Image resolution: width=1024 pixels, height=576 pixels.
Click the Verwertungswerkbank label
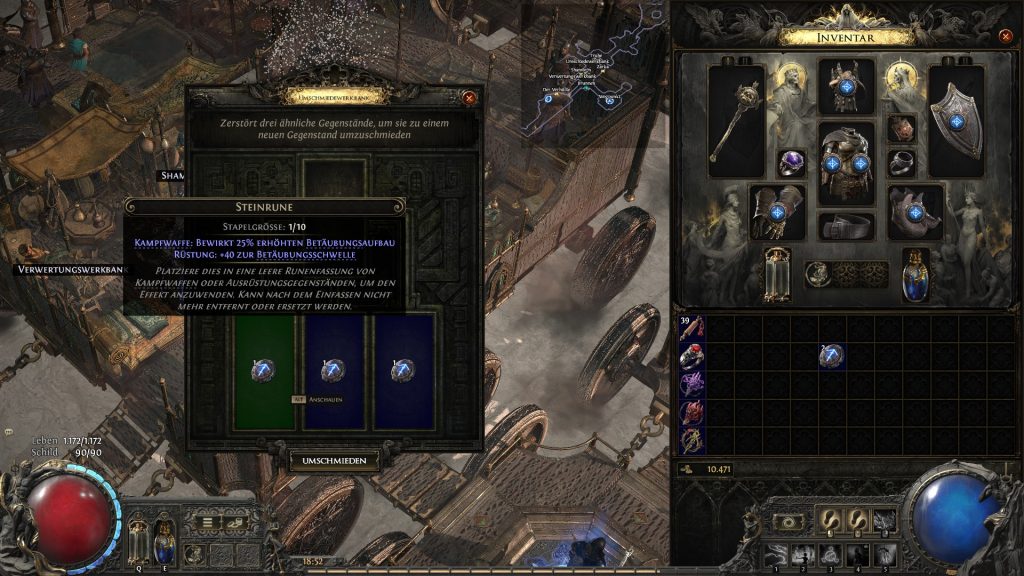[70, 269]
